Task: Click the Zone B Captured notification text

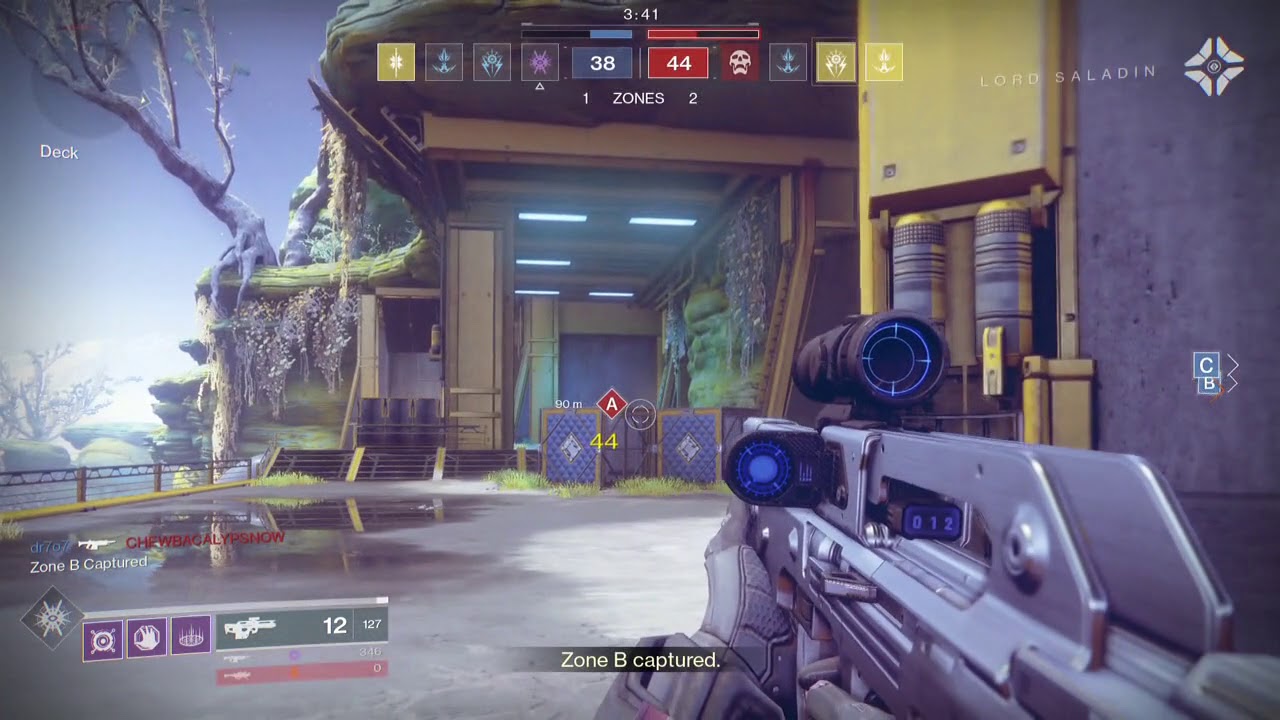Action: tap(83, 562)
